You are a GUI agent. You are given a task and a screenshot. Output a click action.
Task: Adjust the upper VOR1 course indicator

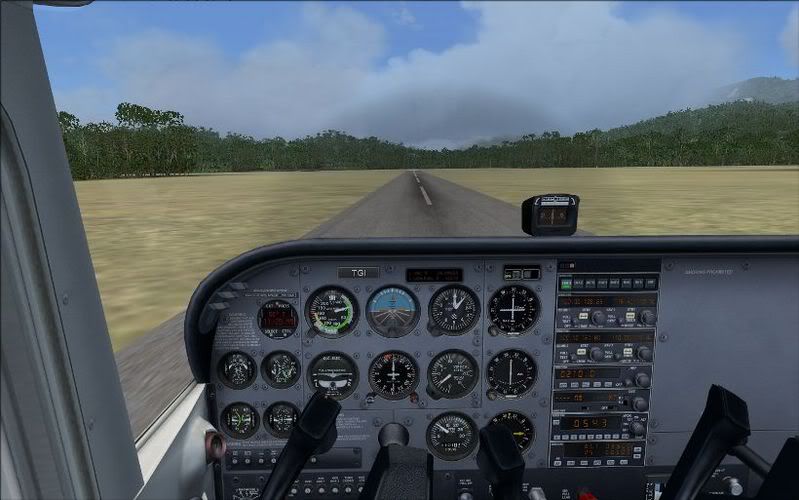513,309
